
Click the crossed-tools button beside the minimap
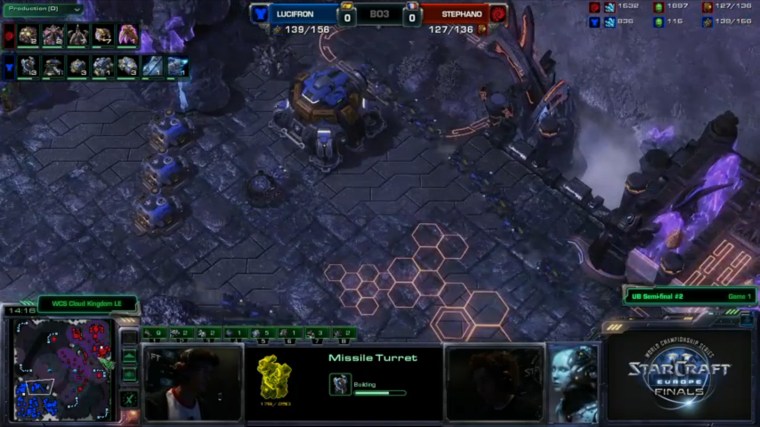pyautogui.click(x=130, y=398)
